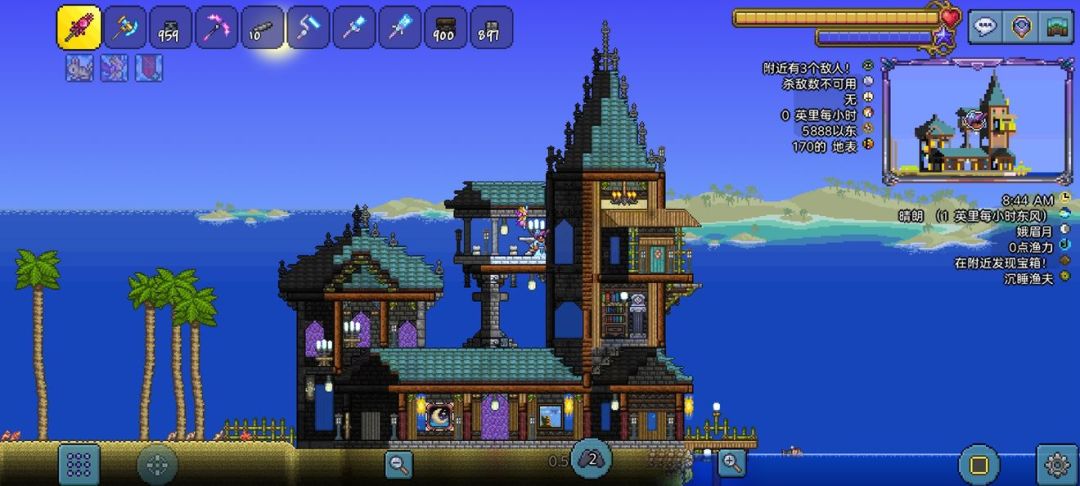Pick the paint roller hotbar slot
The height and width of the screenshot is (486, 1080).
tap(308, 27)
